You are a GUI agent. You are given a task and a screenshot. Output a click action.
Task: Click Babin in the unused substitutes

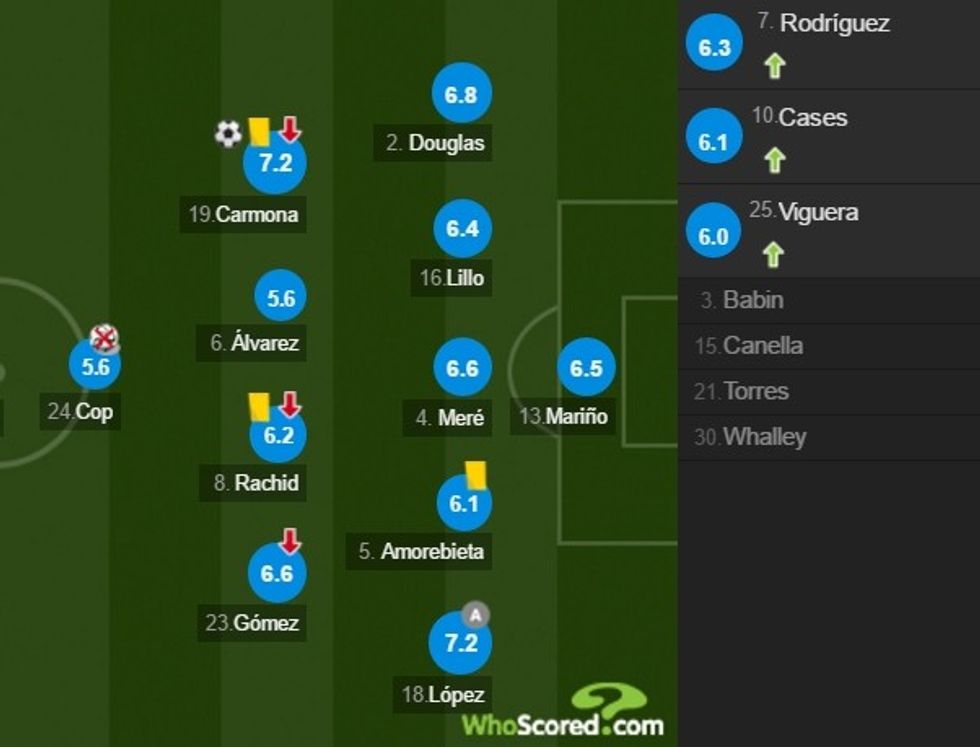click(x=828, y=300)
